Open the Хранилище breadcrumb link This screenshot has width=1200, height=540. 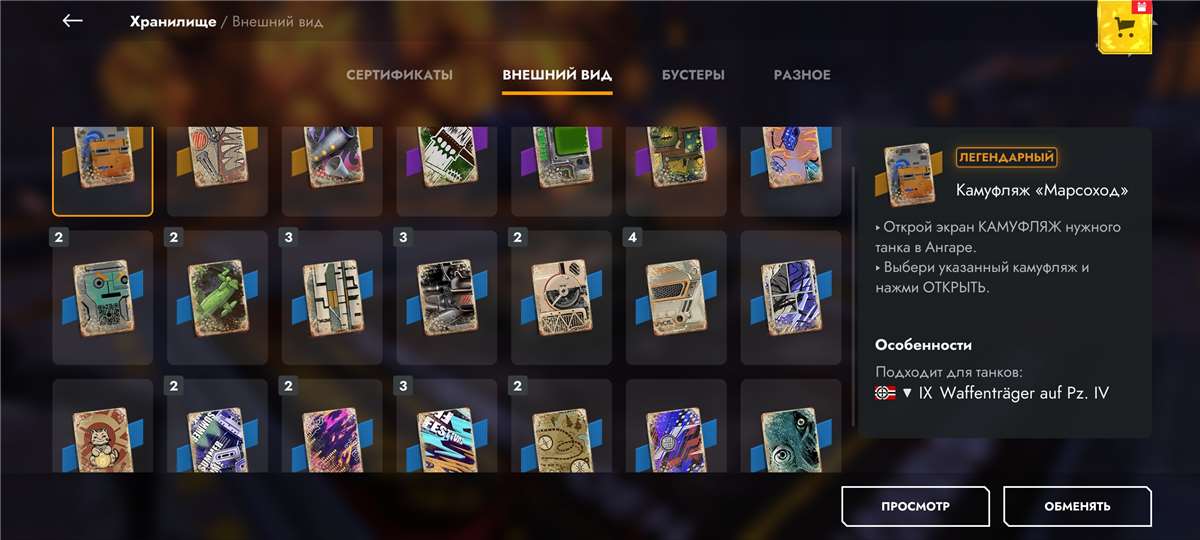click(173, 21)
